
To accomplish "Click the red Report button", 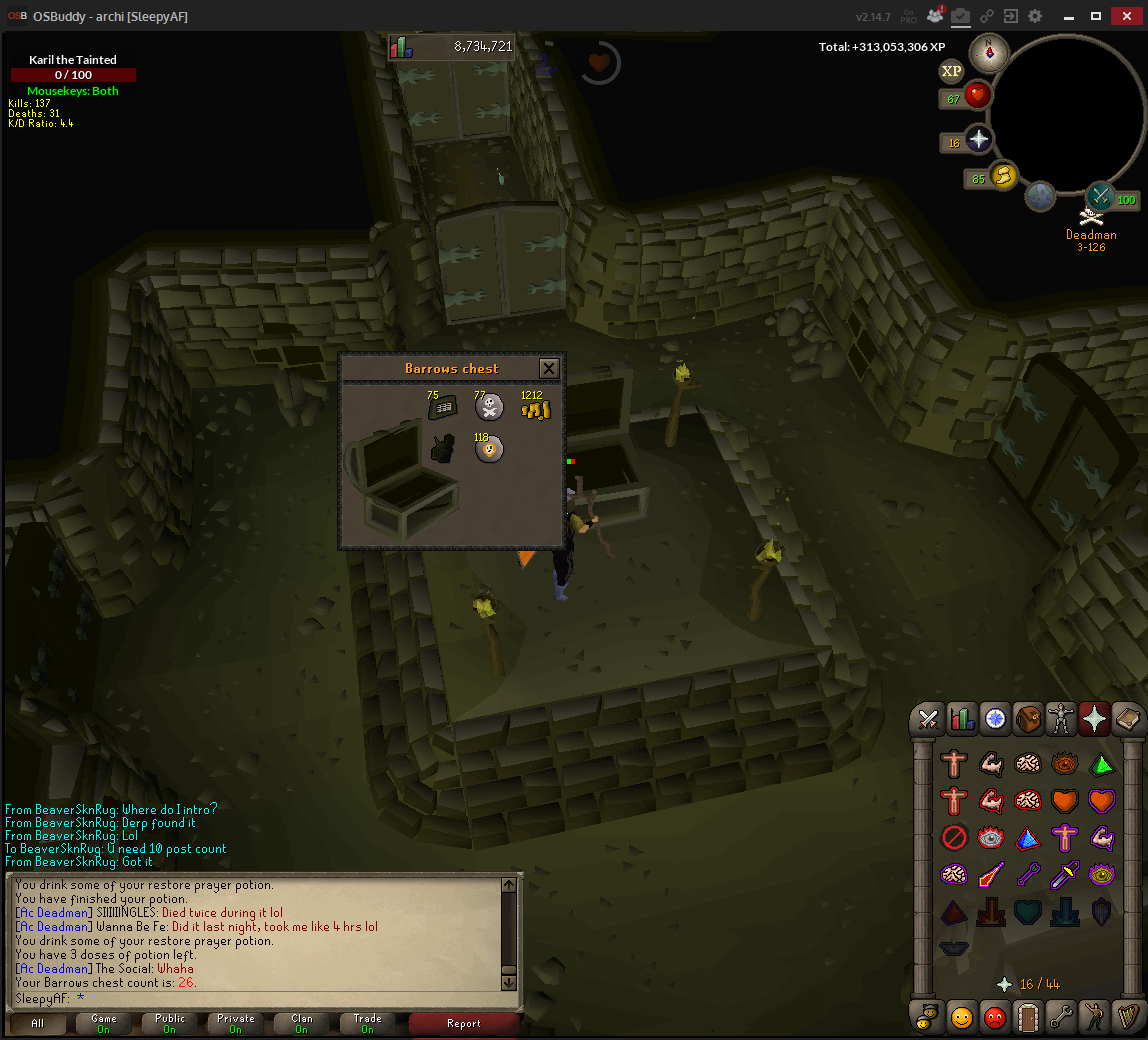I will click(464, 1023).
